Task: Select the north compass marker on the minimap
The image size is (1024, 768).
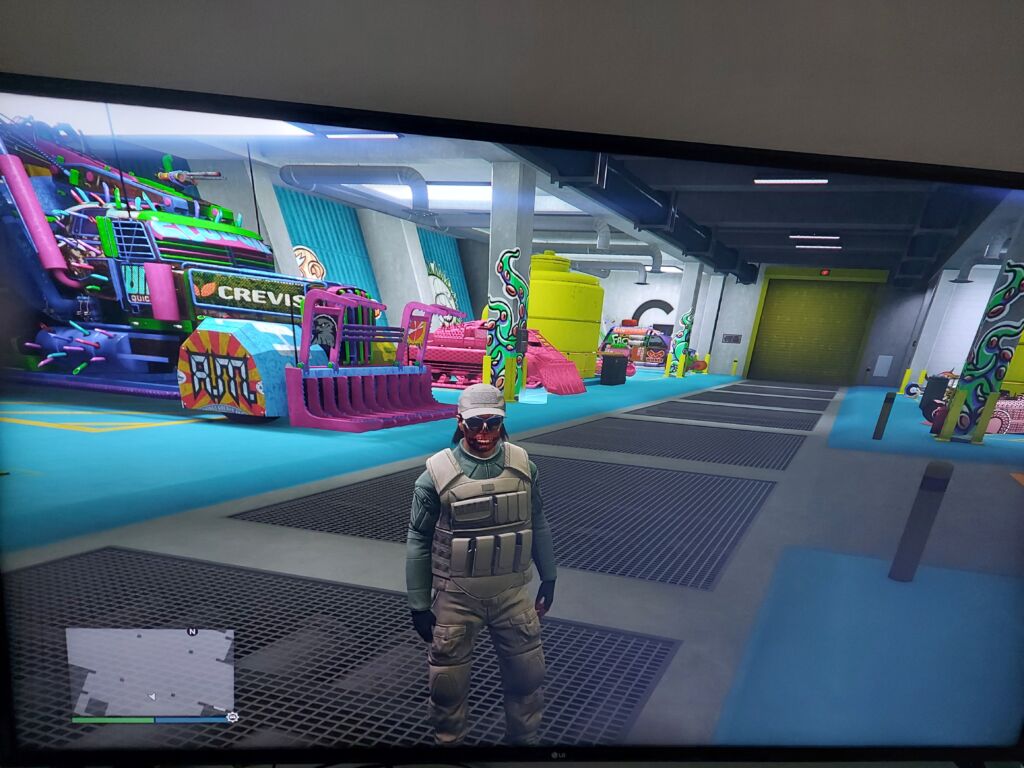Action: 192,632
